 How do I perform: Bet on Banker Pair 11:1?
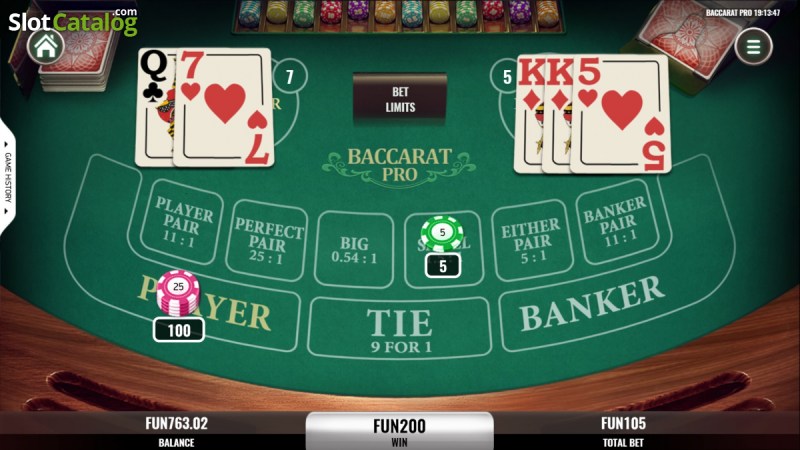coord(613,221)
